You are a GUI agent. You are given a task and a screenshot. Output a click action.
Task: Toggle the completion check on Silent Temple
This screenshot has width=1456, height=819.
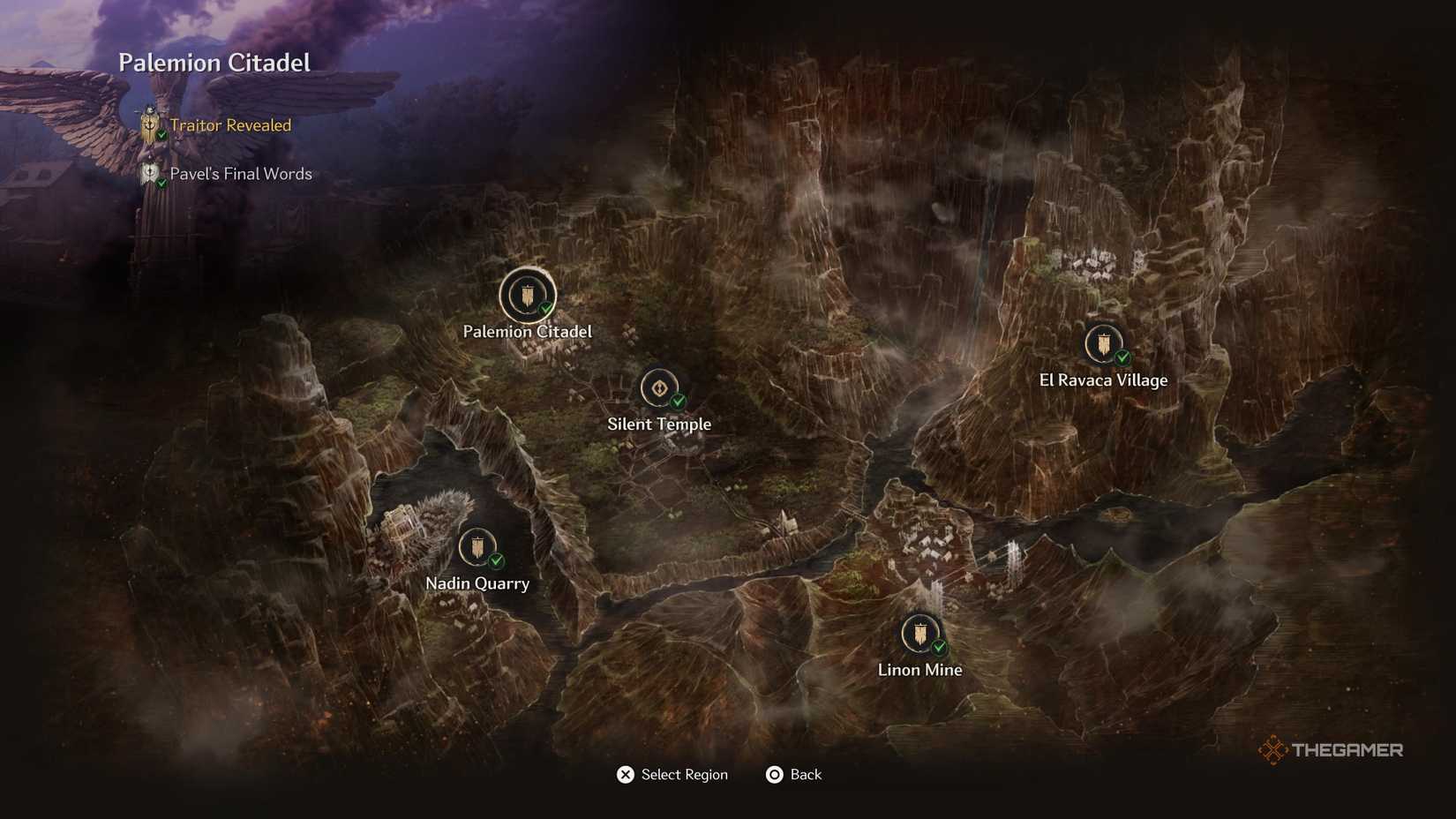(x=678, y=402)
